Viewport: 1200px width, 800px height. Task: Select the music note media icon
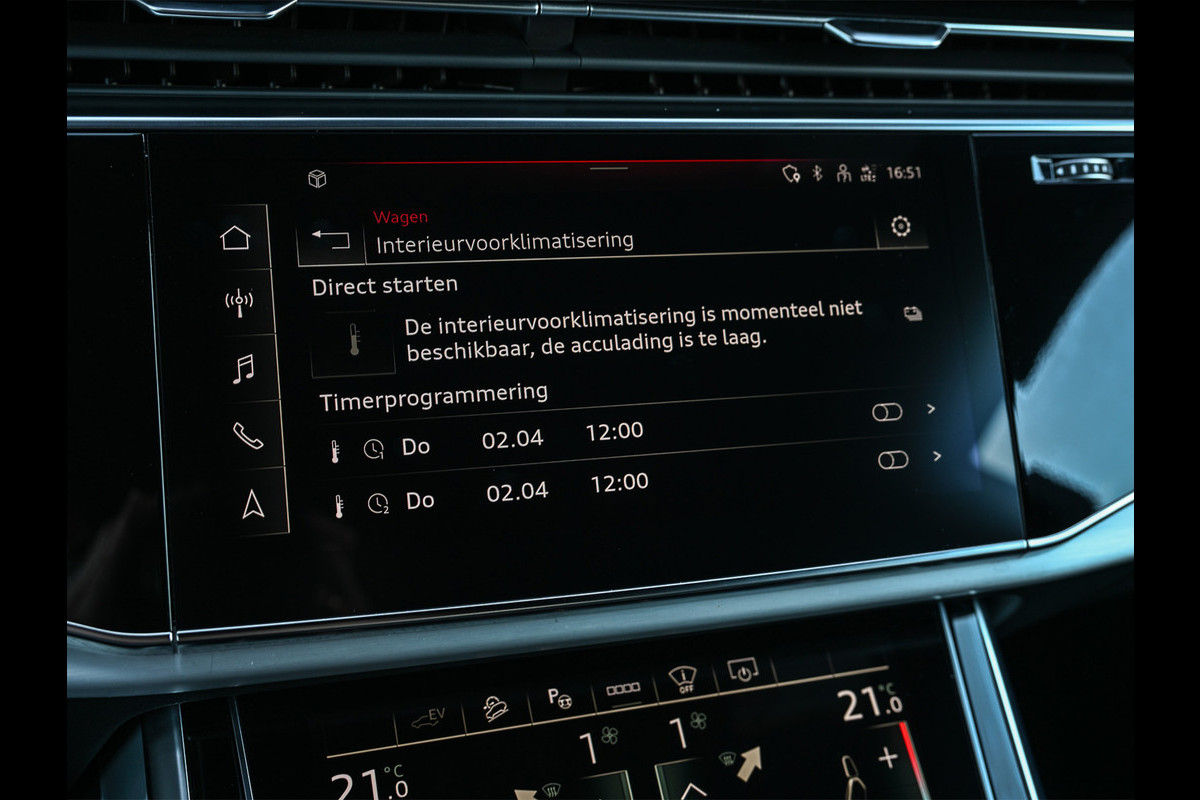click(242, 369)
